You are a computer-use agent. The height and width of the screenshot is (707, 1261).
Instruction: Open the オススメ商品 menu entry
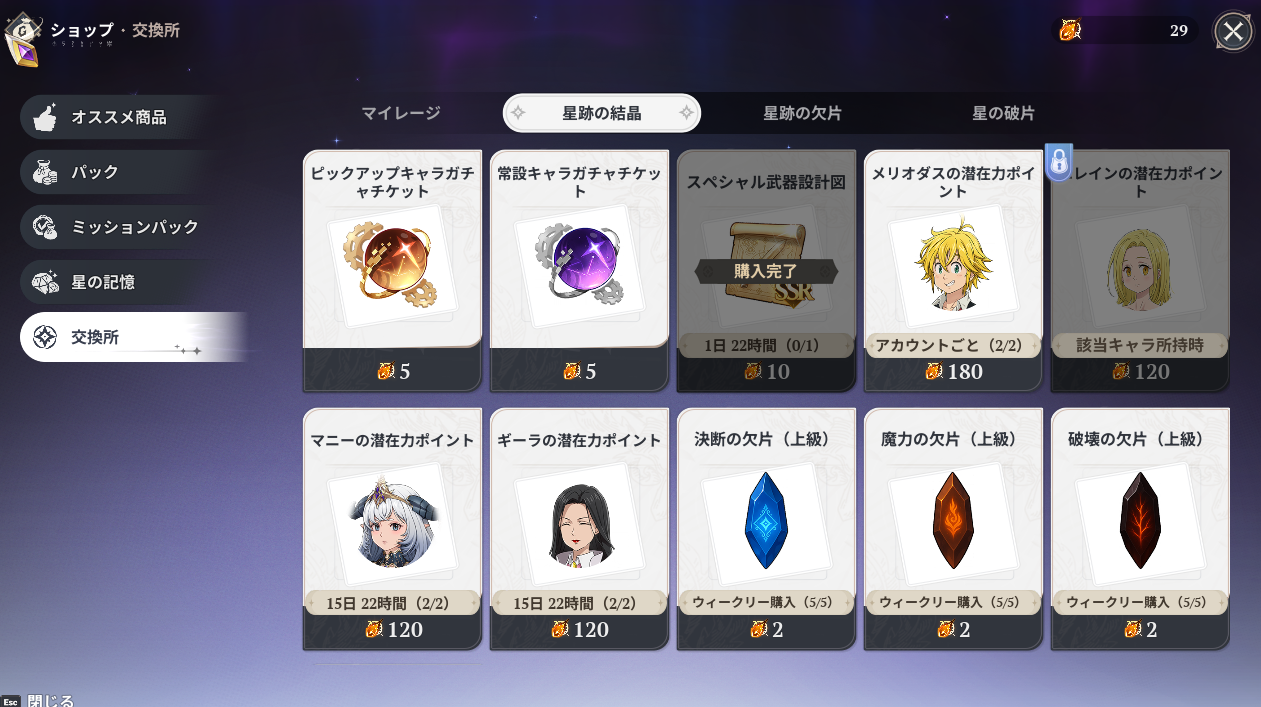118,117
